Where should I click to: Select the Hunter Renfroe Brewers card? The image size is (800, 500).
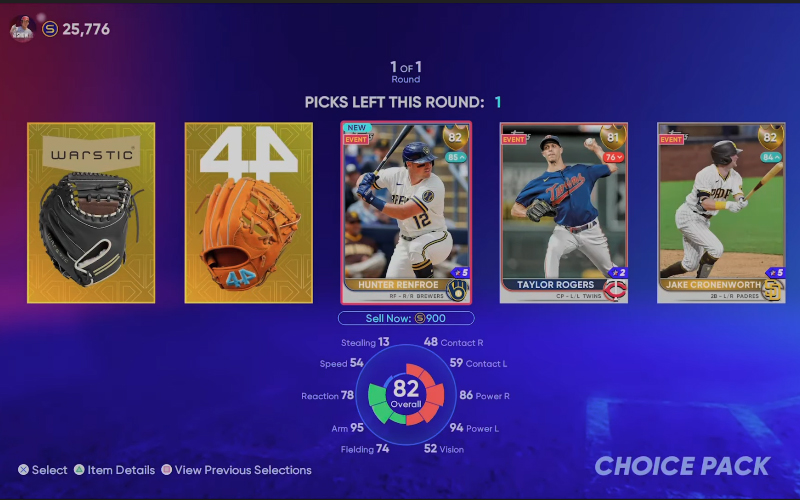tap(406, 212)
